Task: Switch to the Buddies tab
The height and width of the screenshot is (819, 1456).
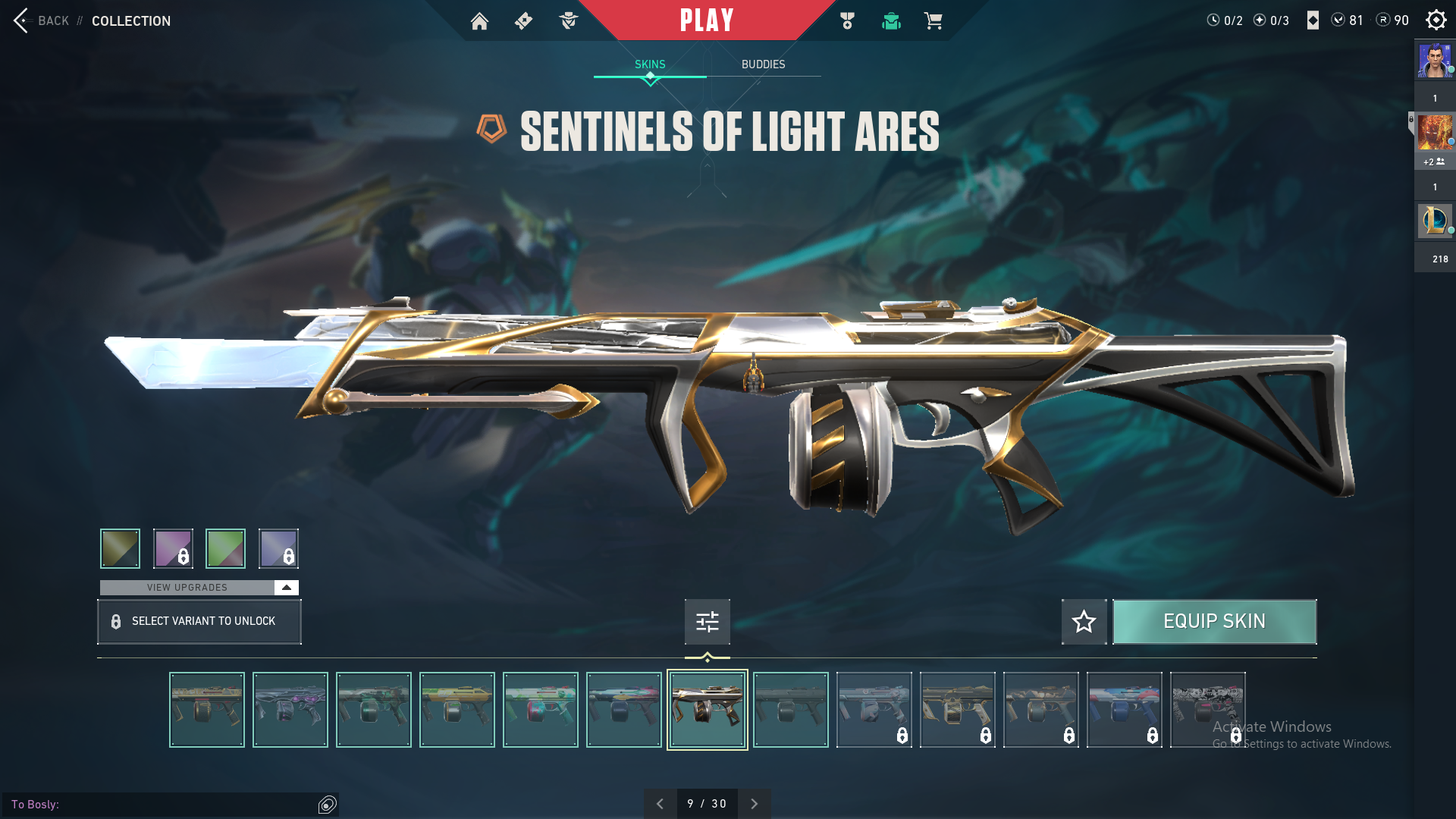Action: [x=763, y=64]
